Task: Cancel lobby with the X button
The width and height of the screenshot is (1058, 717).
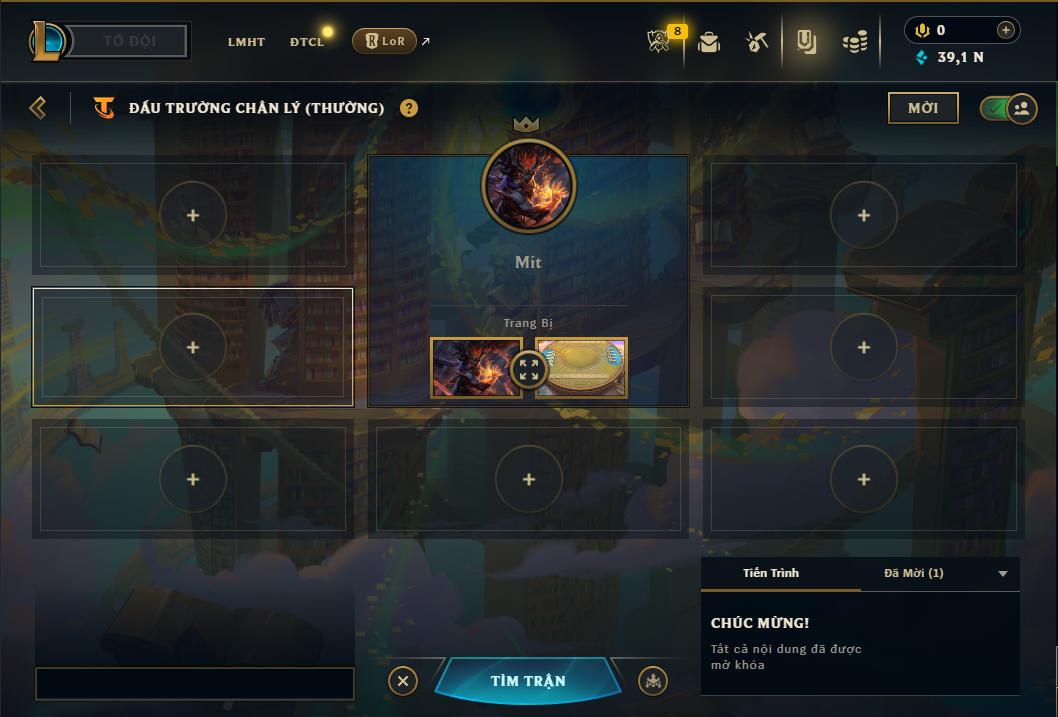Action: (402, 681)
